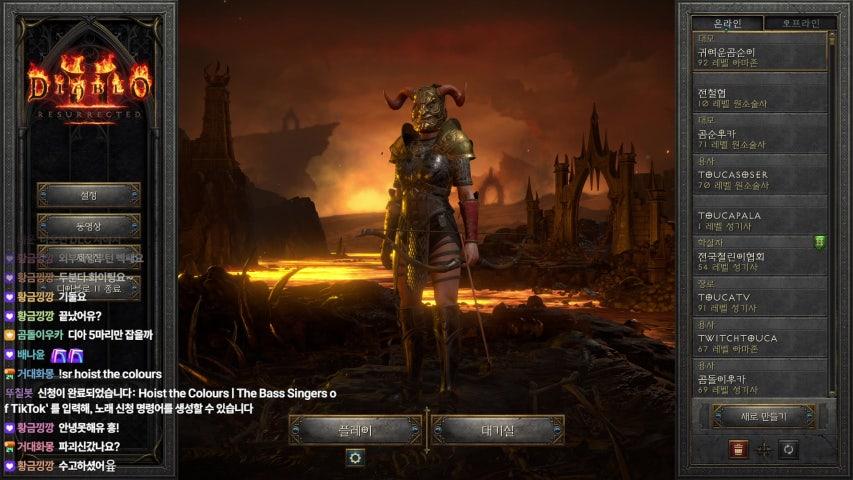Select the level 92 character 귀여운곰순이
853x480 pixels.
click(762, 56)
